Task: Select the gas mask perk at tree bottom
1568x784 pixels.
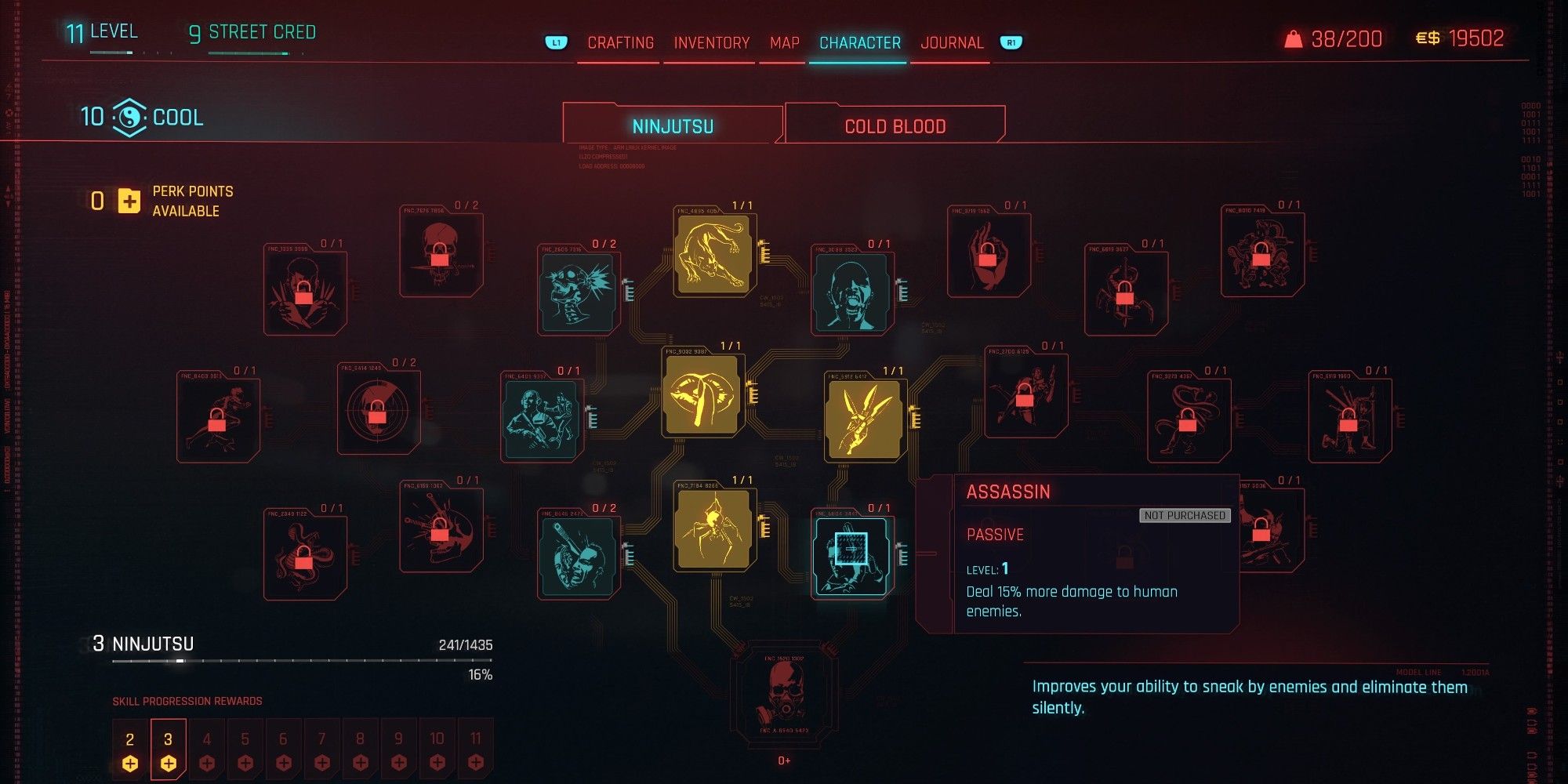Action: click(784, 694)
